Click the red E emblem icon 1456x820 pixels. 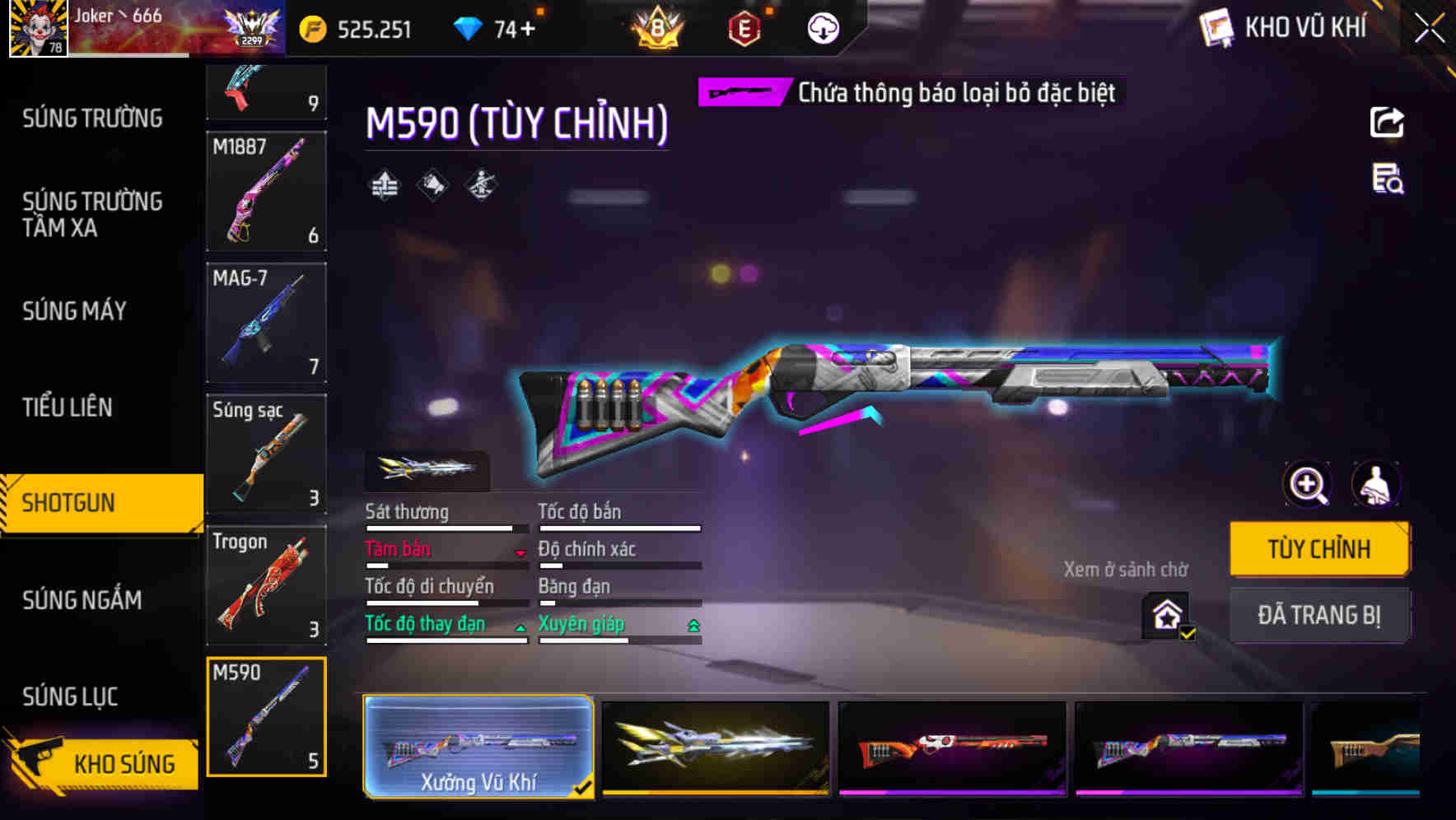point(744,27)
